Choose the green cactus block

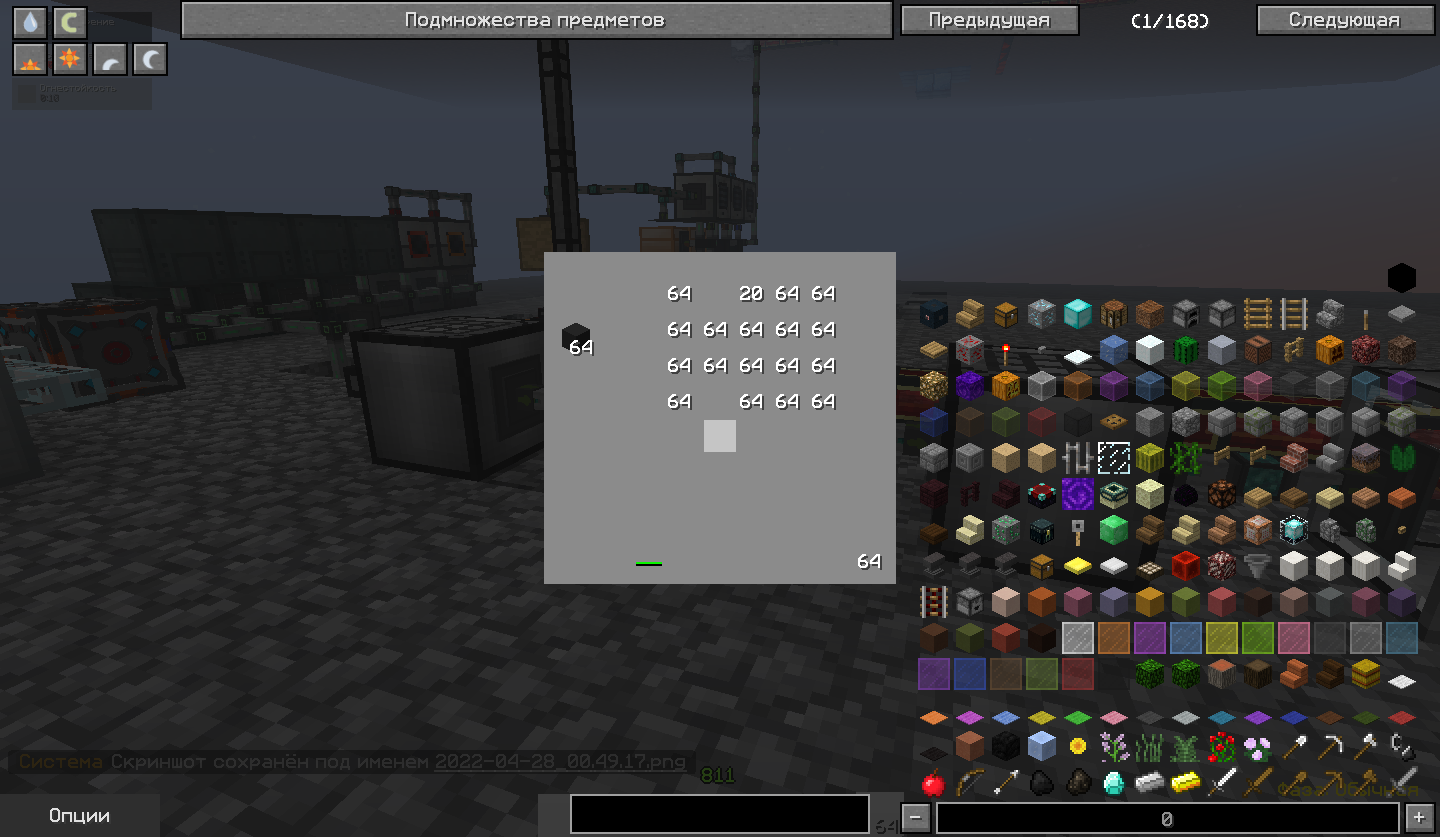tap(1185, 349)
